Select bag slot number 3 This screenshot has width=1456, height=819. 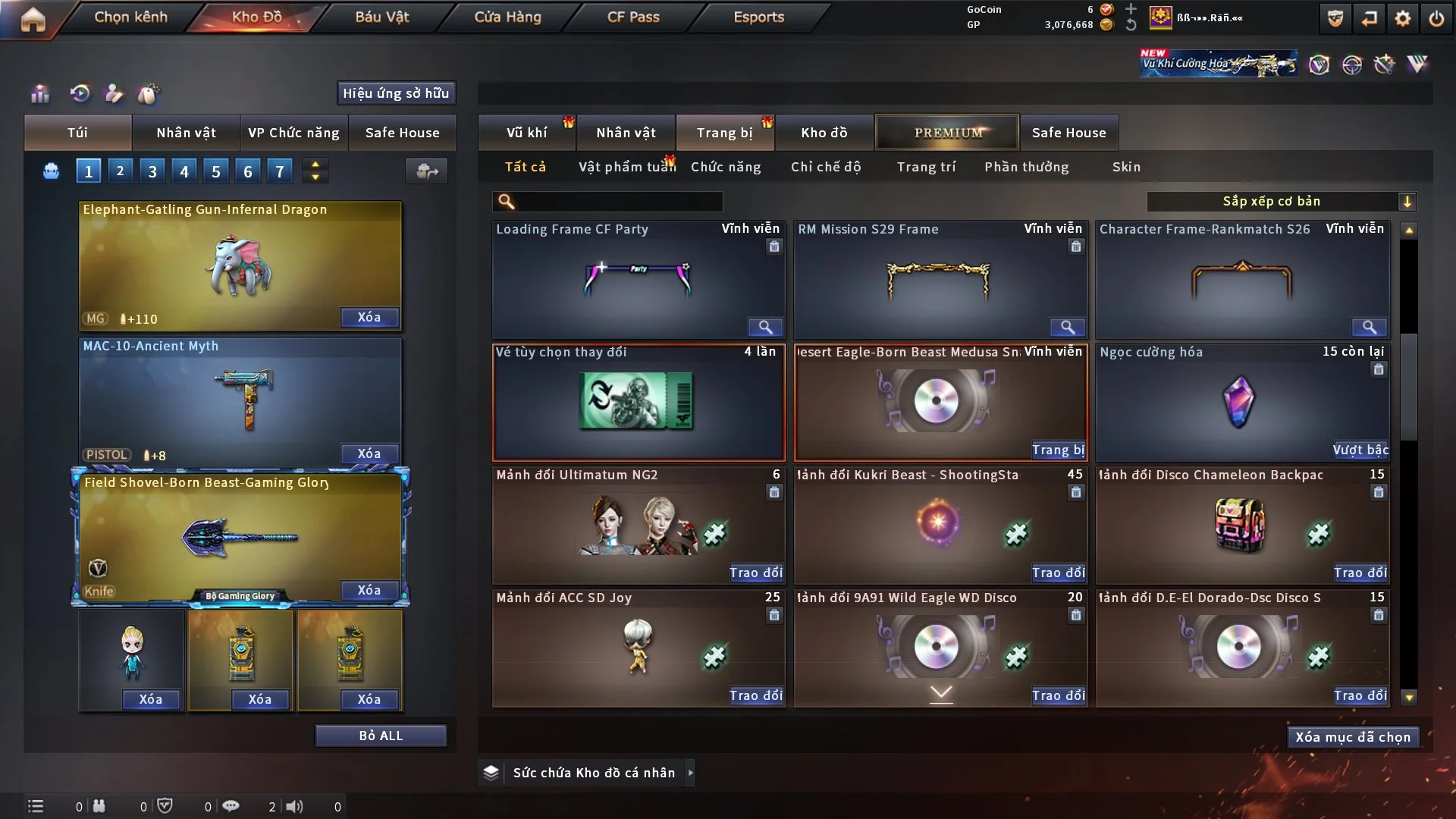click(x=152, y=171)
